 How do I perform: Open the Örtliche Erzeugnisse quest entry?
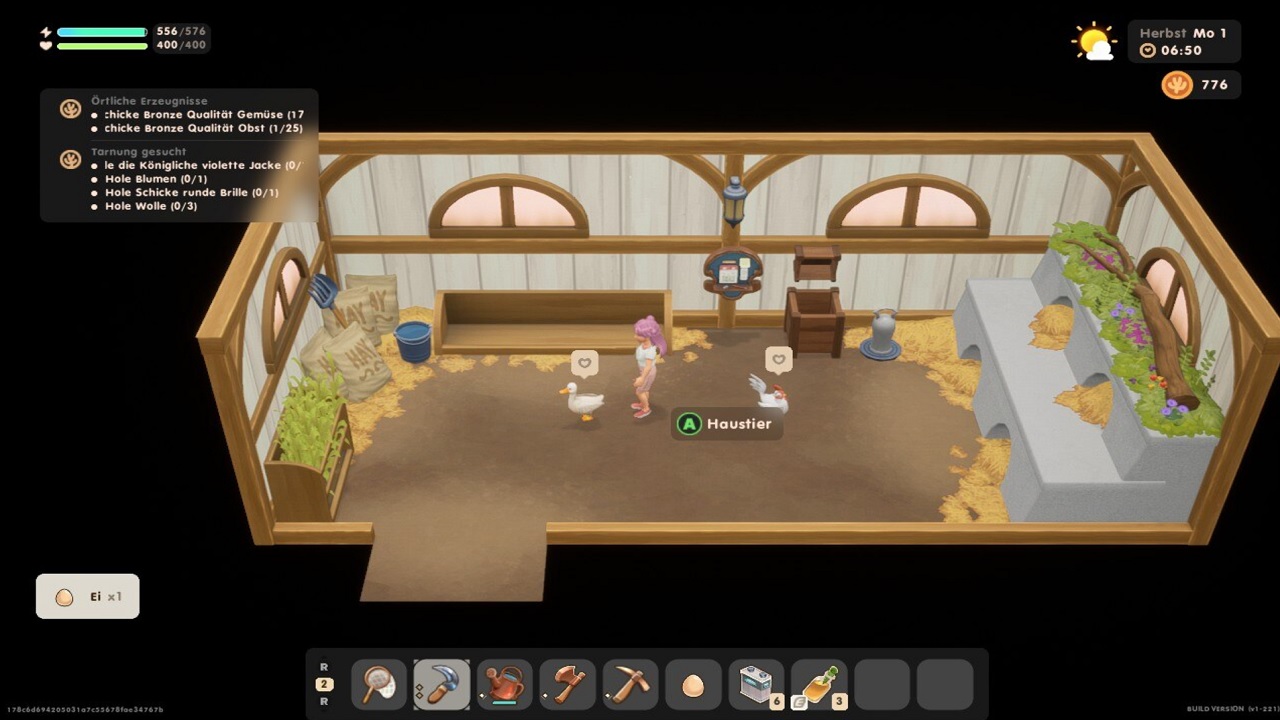click(149, 101)
